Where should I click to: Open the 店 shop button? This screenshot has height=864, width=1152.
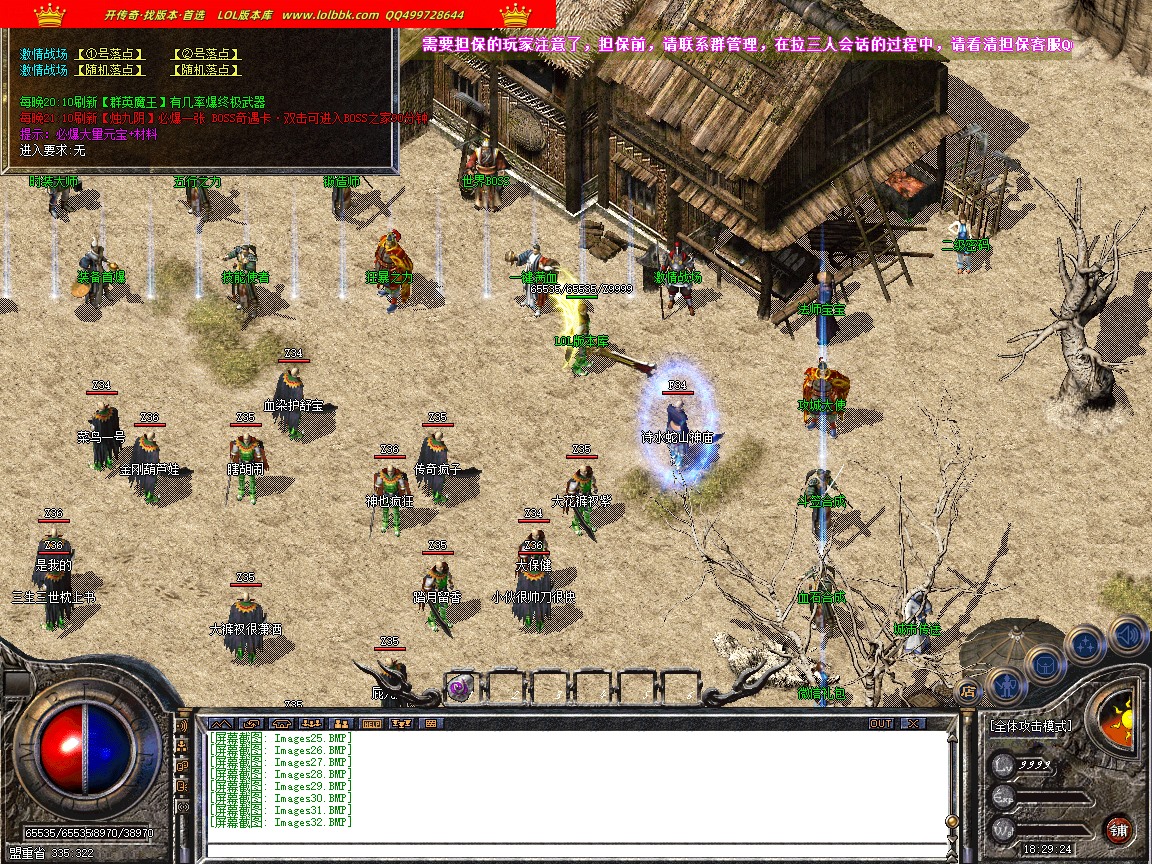(x=967, y=690)
